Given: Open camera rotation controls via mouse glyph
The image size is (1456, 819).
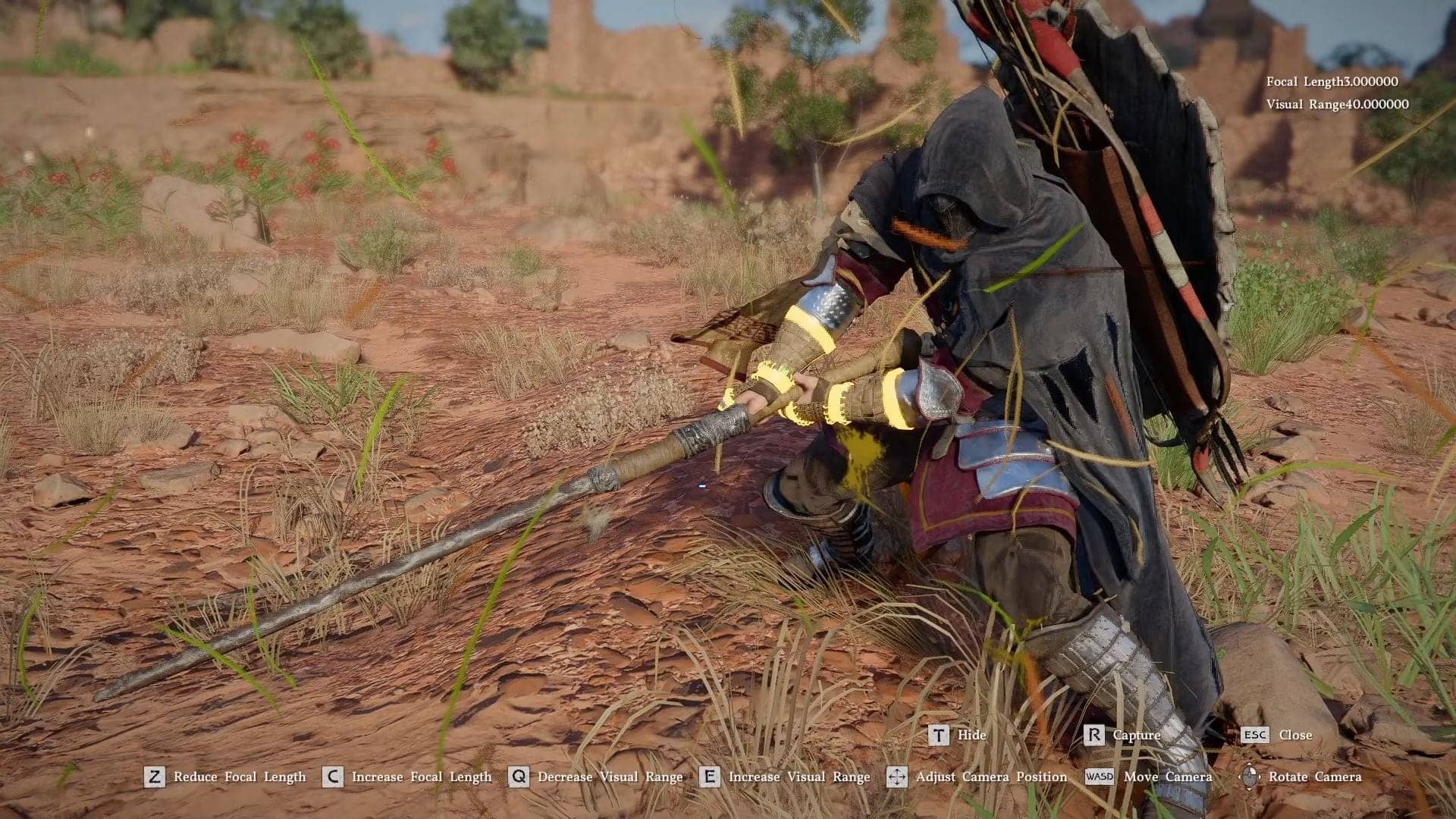Looking at the screenshot, I should (x=1249, y=777).
